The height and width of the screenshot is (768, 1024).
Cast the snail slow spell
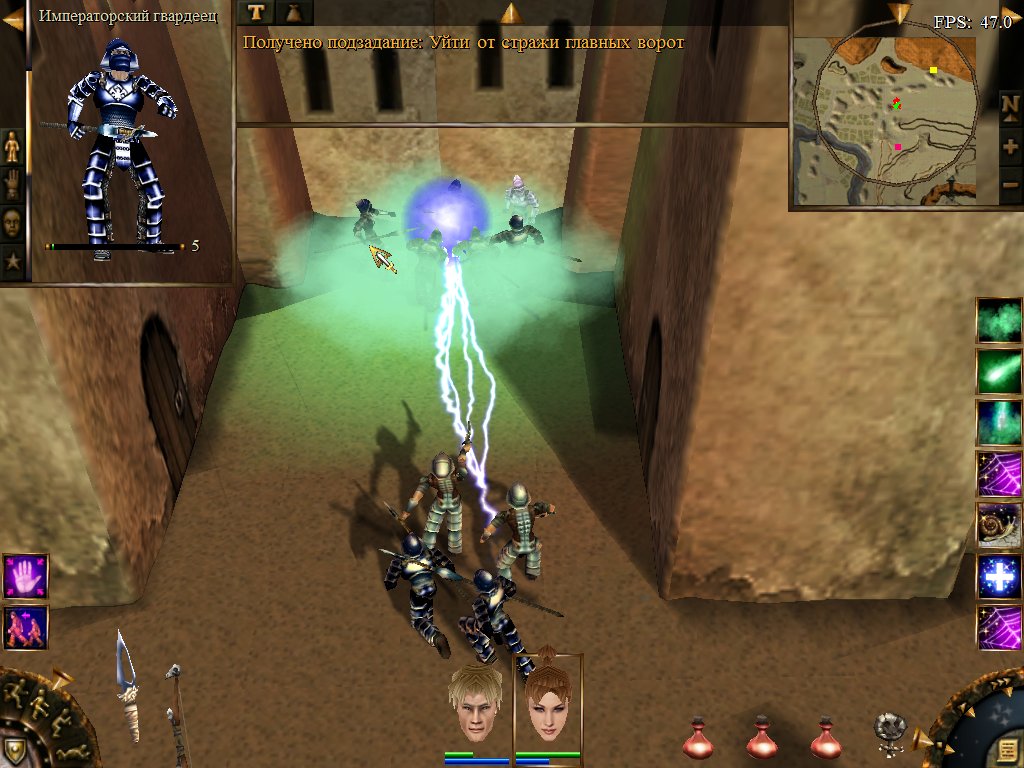coord(999,525)
